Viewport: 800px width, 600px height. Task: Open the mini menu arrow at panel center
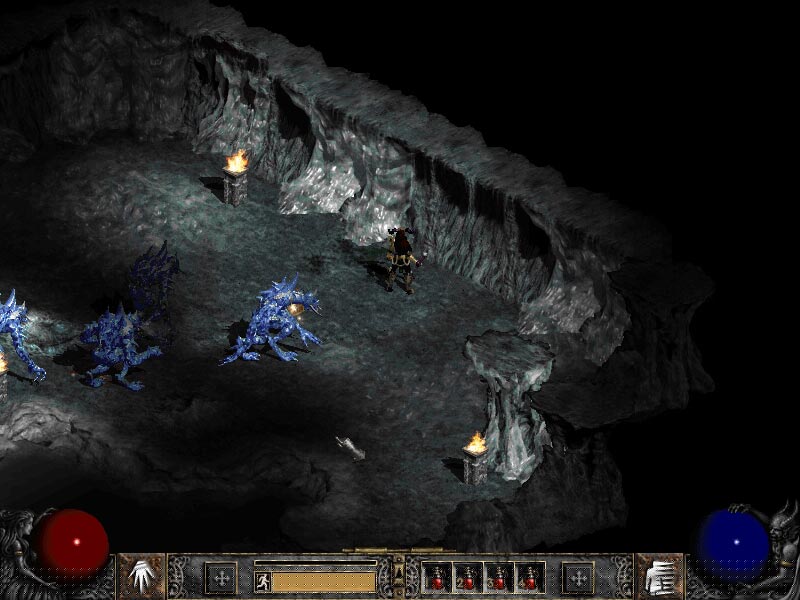(399, 570)
